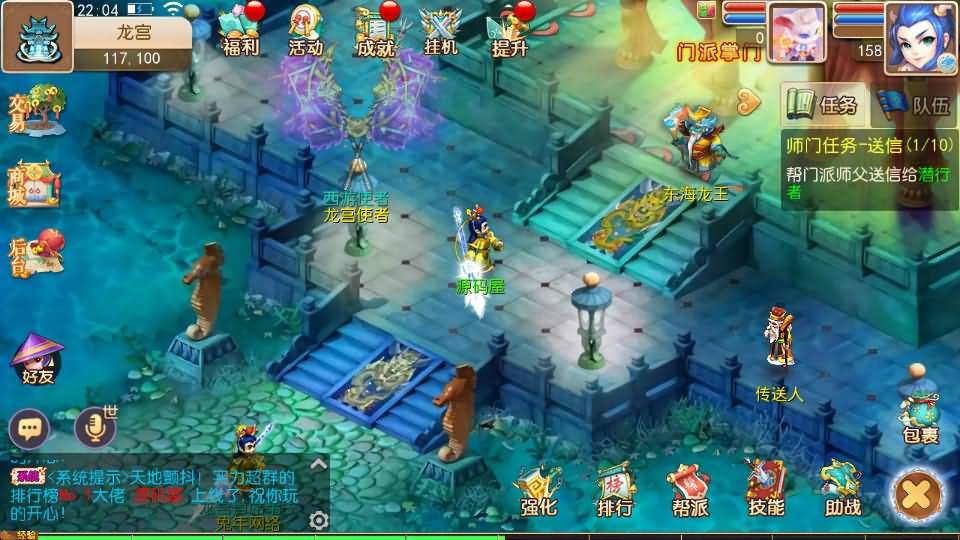
Task: Open the chat settings gear
Action: click(x=319, y=520)
